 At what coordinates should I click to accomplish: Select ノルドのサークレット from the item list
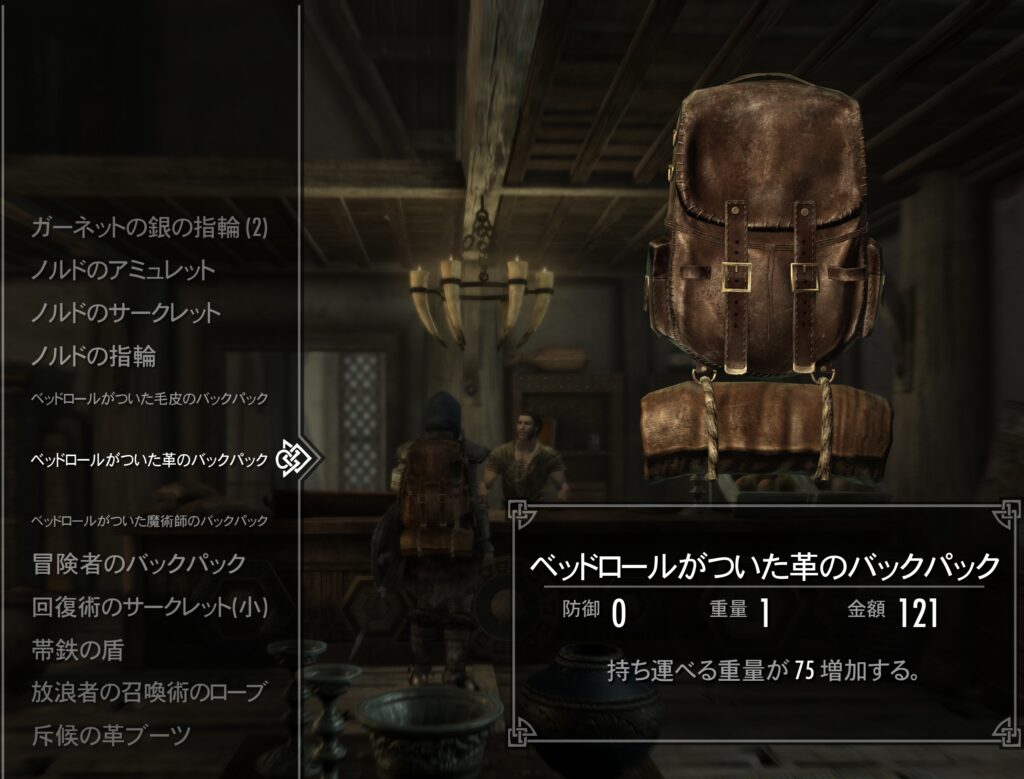(126, 313)
